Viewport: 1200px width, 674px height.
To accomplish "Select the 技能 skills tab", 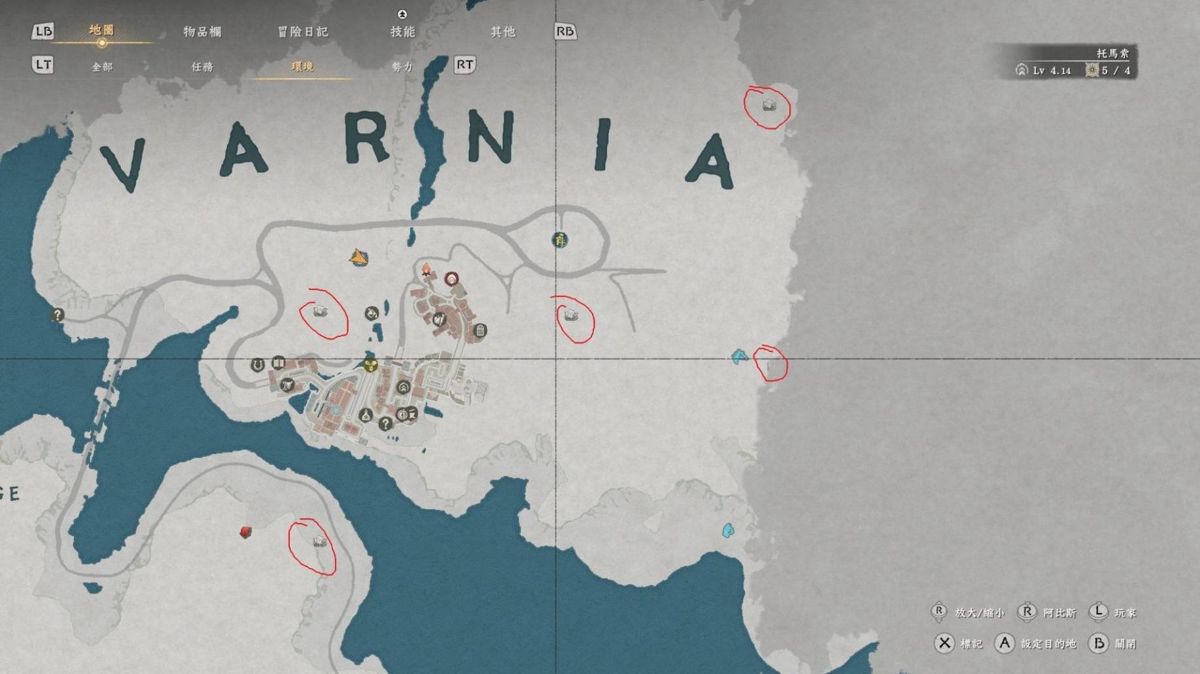I will pyautogui.click(x=402, y=32).
